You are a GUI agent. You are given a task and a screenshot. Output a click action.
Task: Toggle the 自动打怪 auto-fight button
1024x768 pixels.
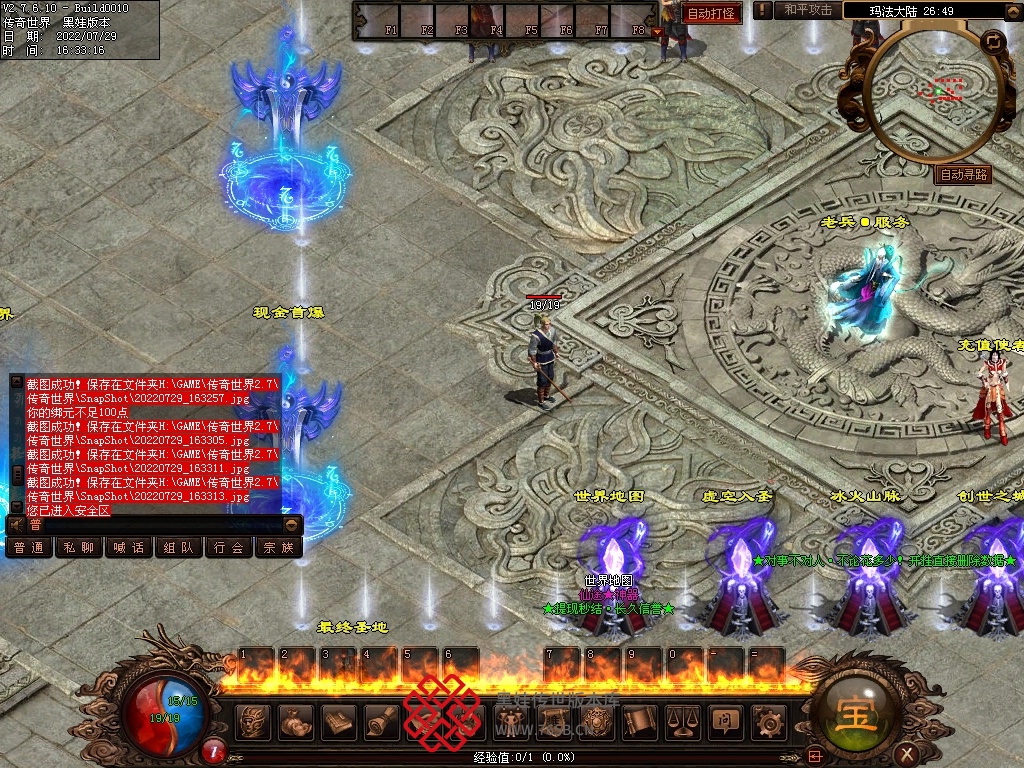point(711,13)
